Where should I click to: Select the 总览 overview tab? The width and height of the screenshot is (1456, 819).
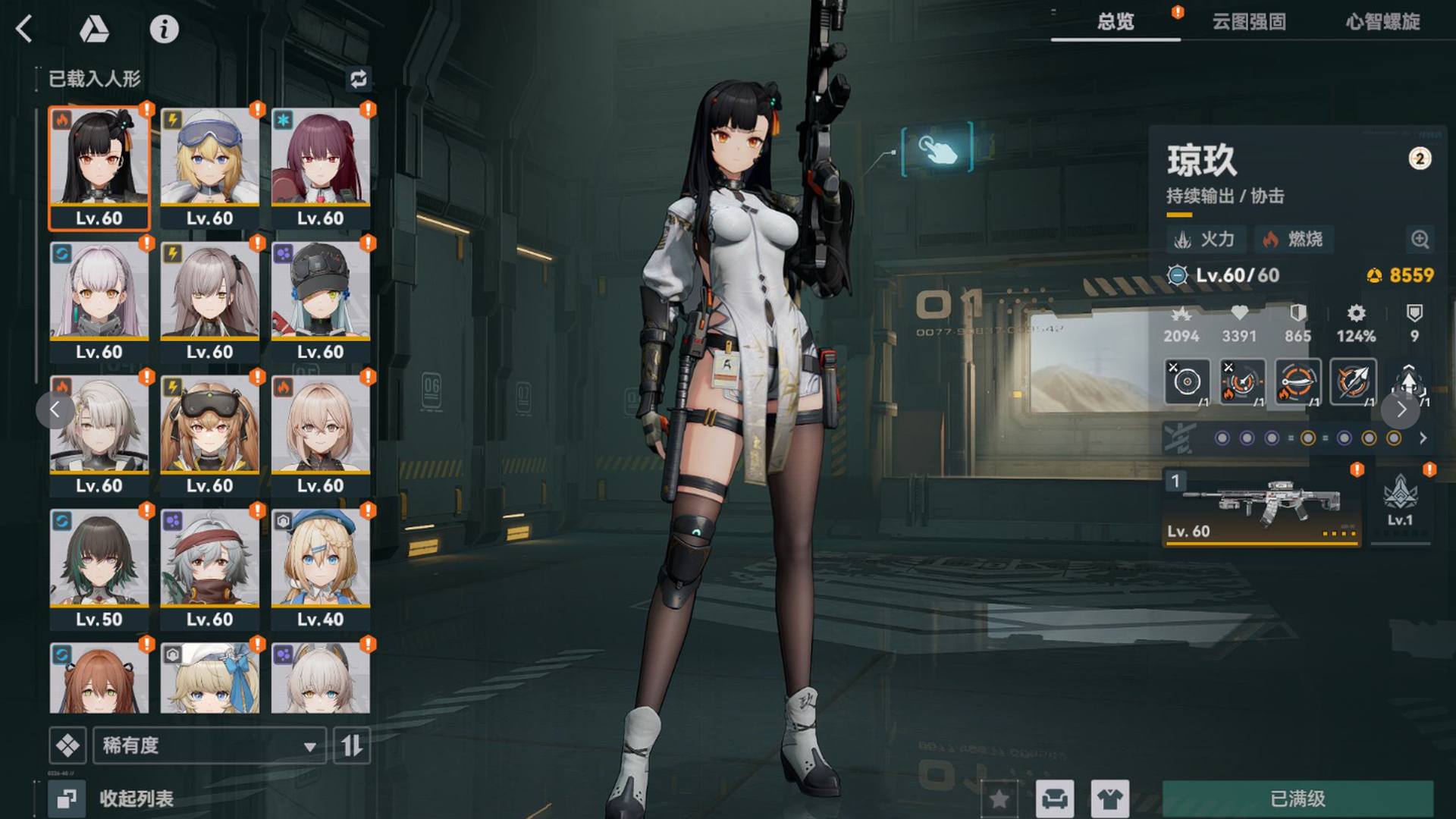[1116, 21]
